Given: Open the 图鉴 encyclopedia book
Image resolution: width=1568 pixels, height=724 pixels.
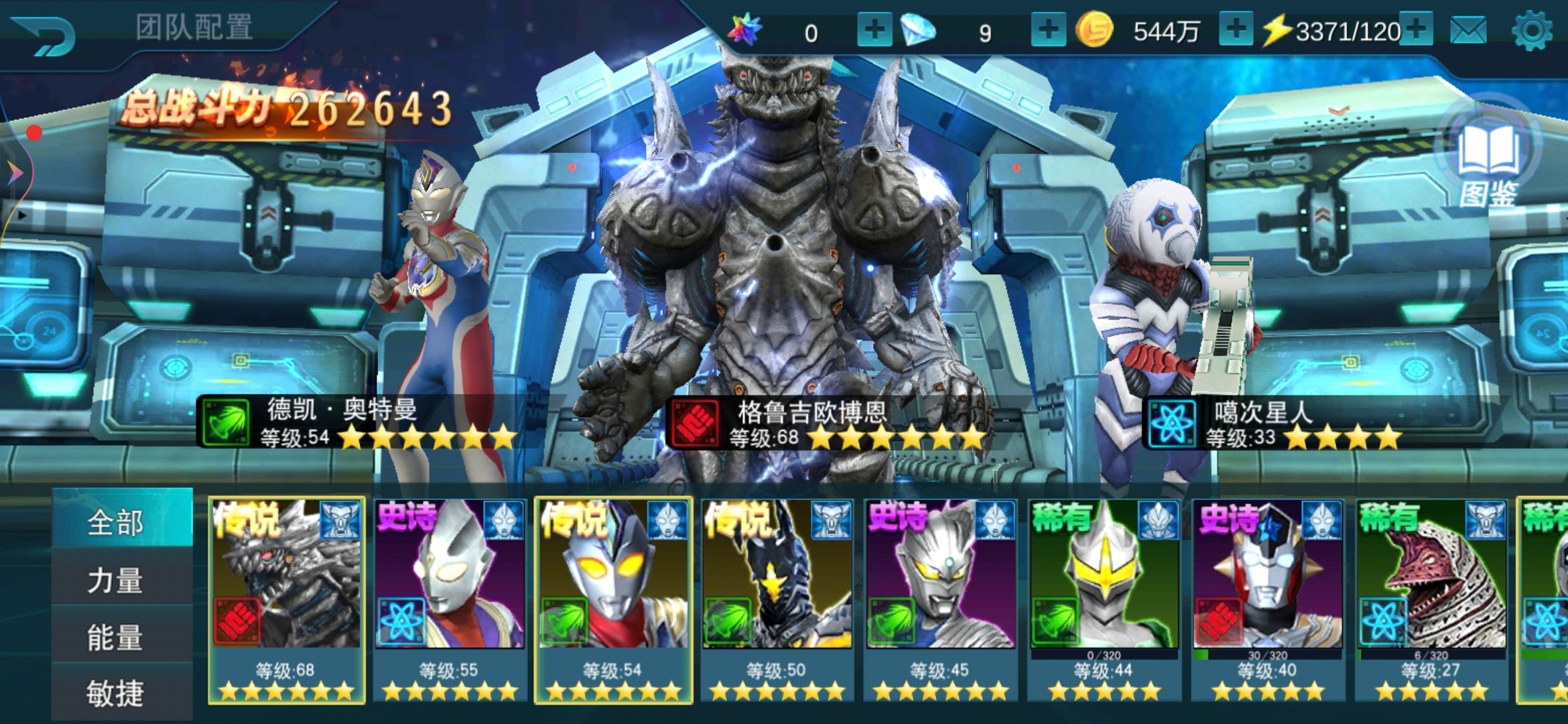Looking at the screenshot, I should [x=1489, y=162].
